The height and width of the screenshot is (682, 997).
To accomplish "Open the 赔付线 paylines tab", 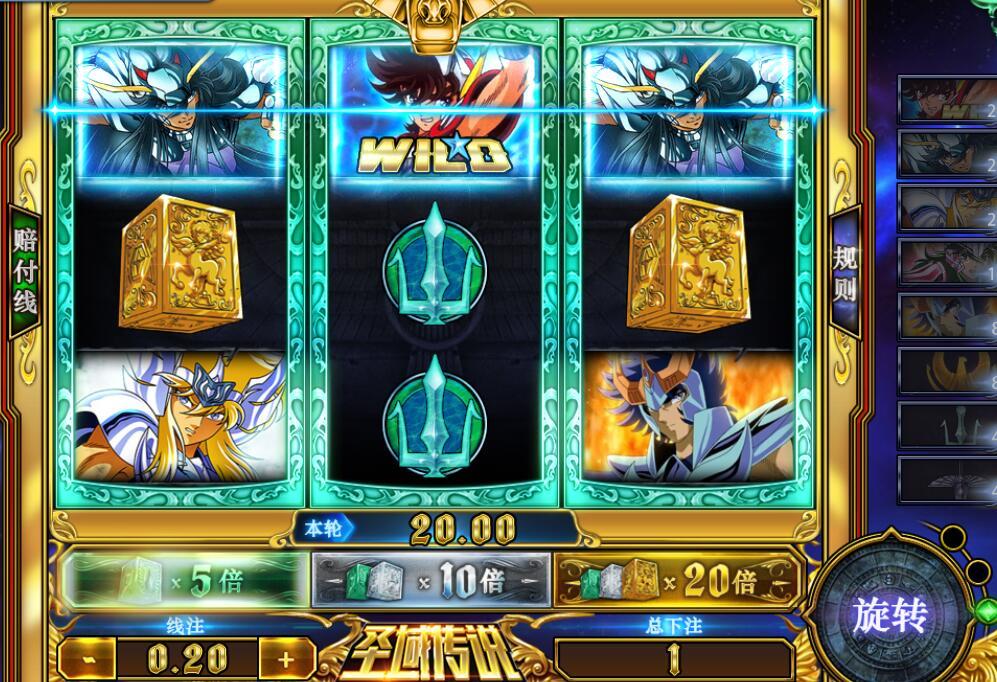I will (24, 270).
